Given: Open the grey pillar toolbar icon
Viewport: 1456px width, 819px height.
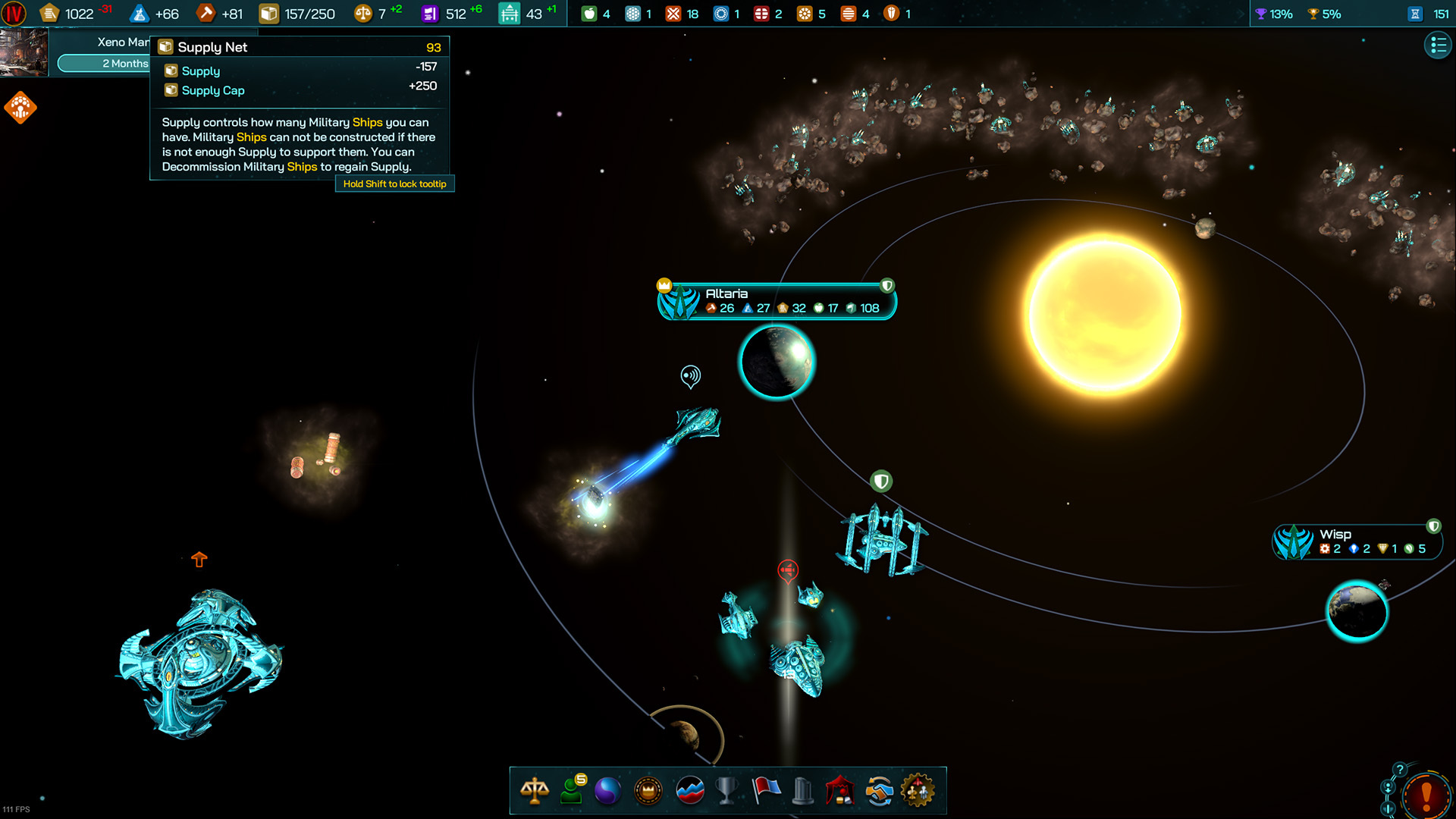Looking at the screenshot, I should (802, 791).
